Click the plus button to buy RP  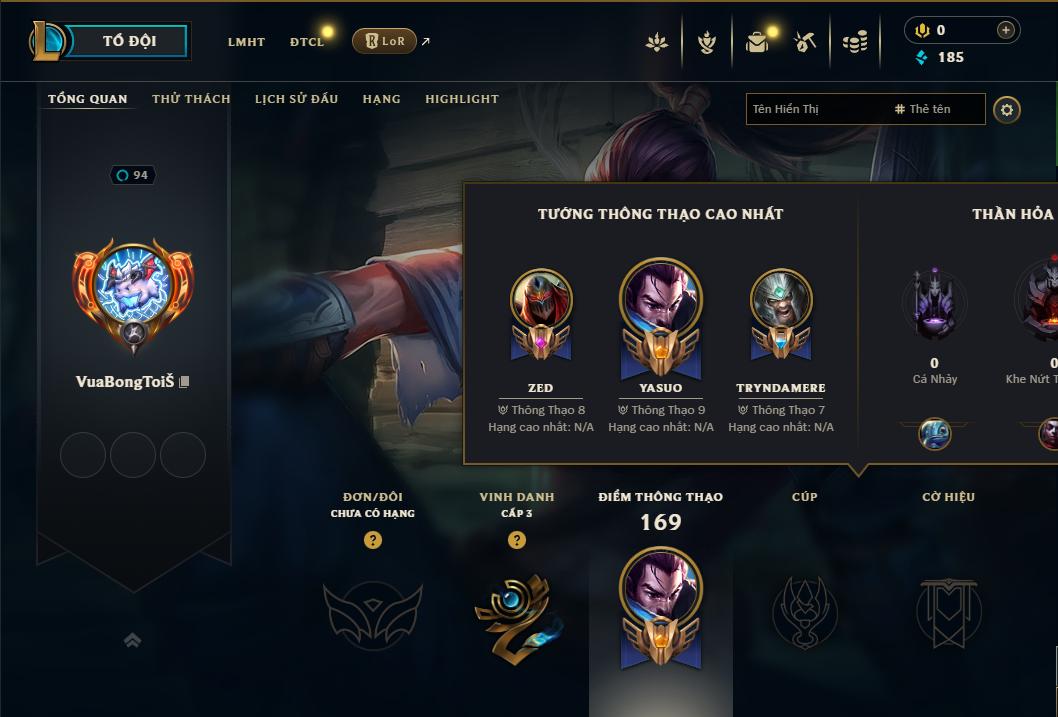tap(1006, 31)
